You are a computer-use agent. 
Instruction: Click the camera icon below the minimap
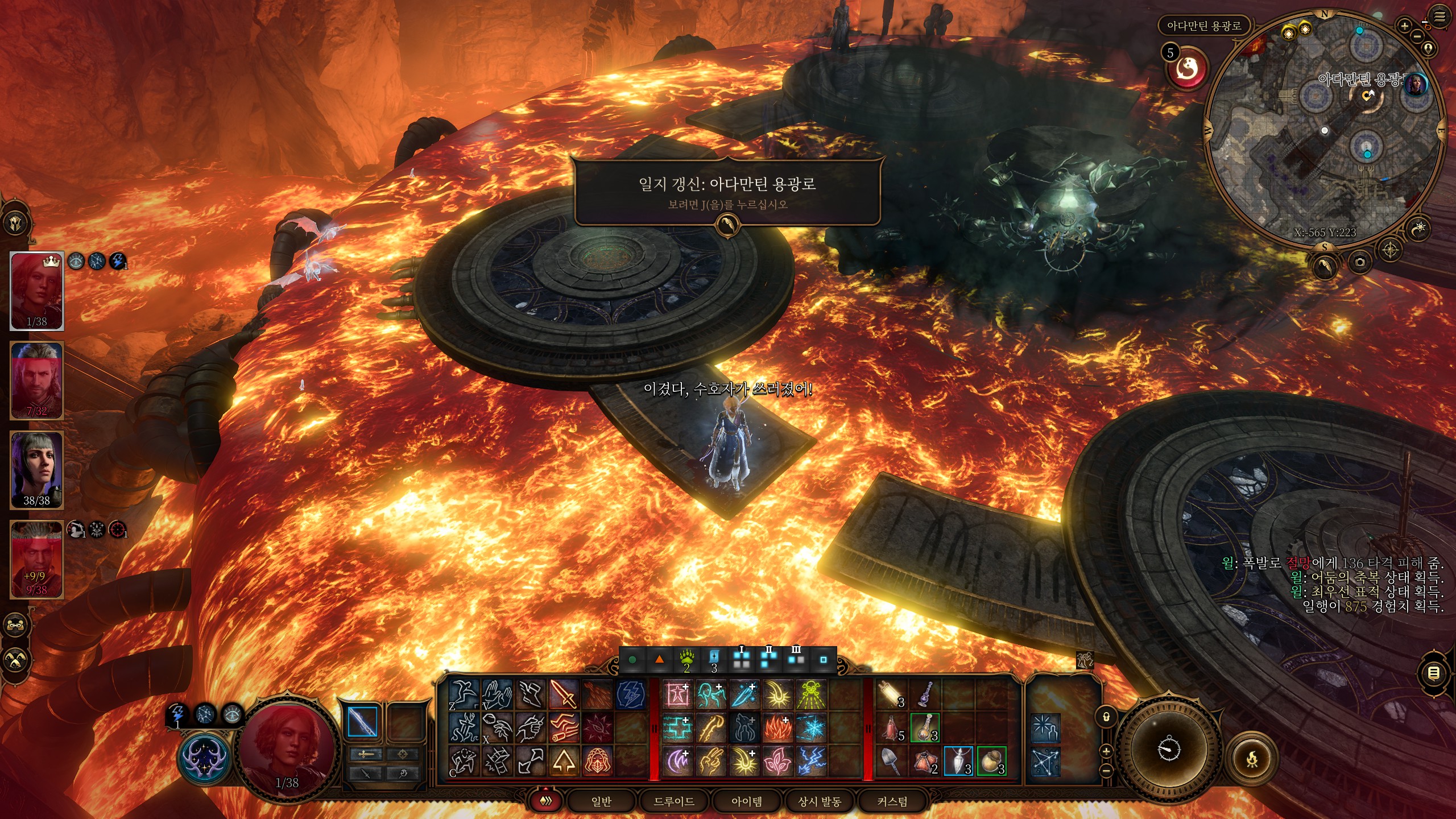coord(1360,262)
